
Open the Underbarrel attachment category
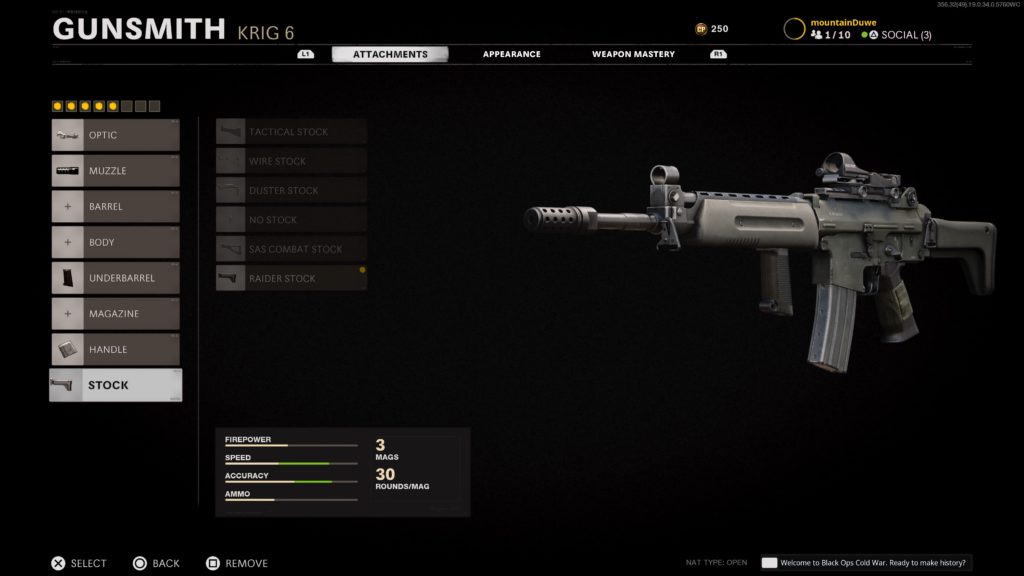coord(116,278)
